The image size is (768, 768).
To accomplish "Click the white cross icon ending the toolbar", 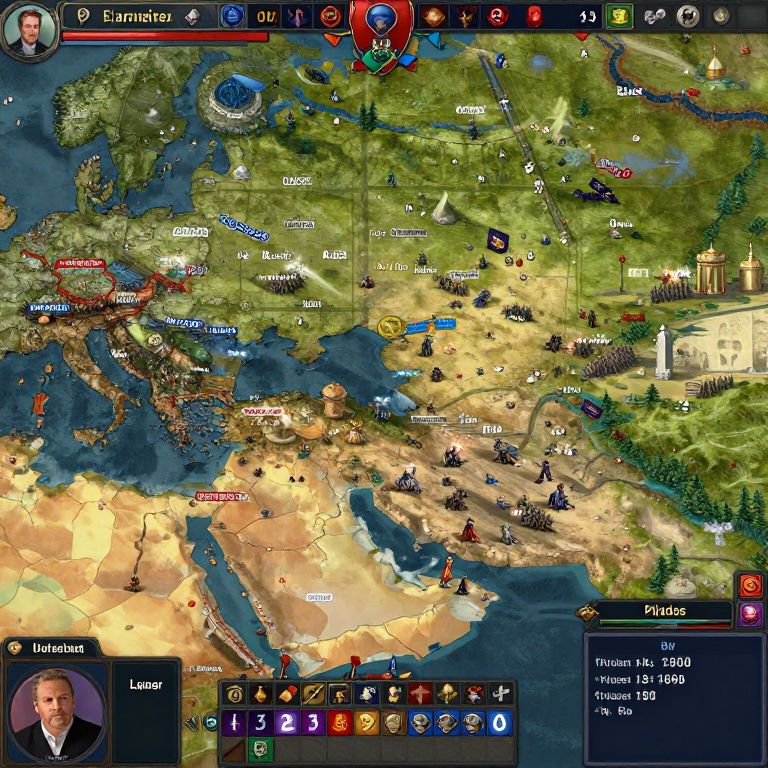I will (499, 694).
